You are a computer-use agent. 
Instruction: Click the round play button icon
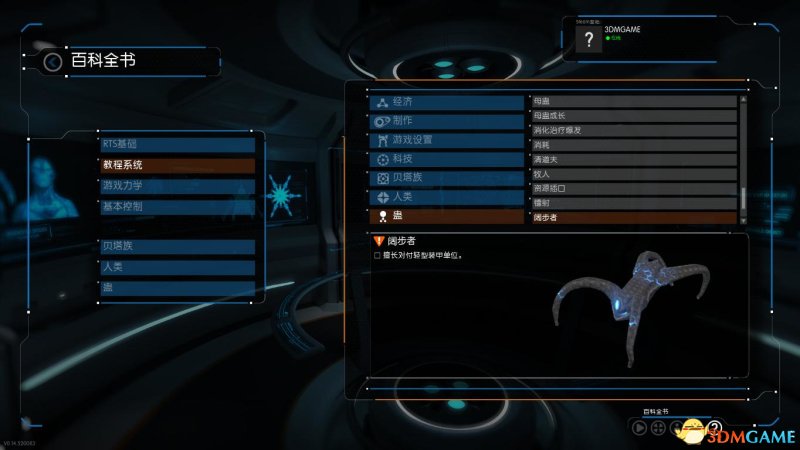coord(640,428)
